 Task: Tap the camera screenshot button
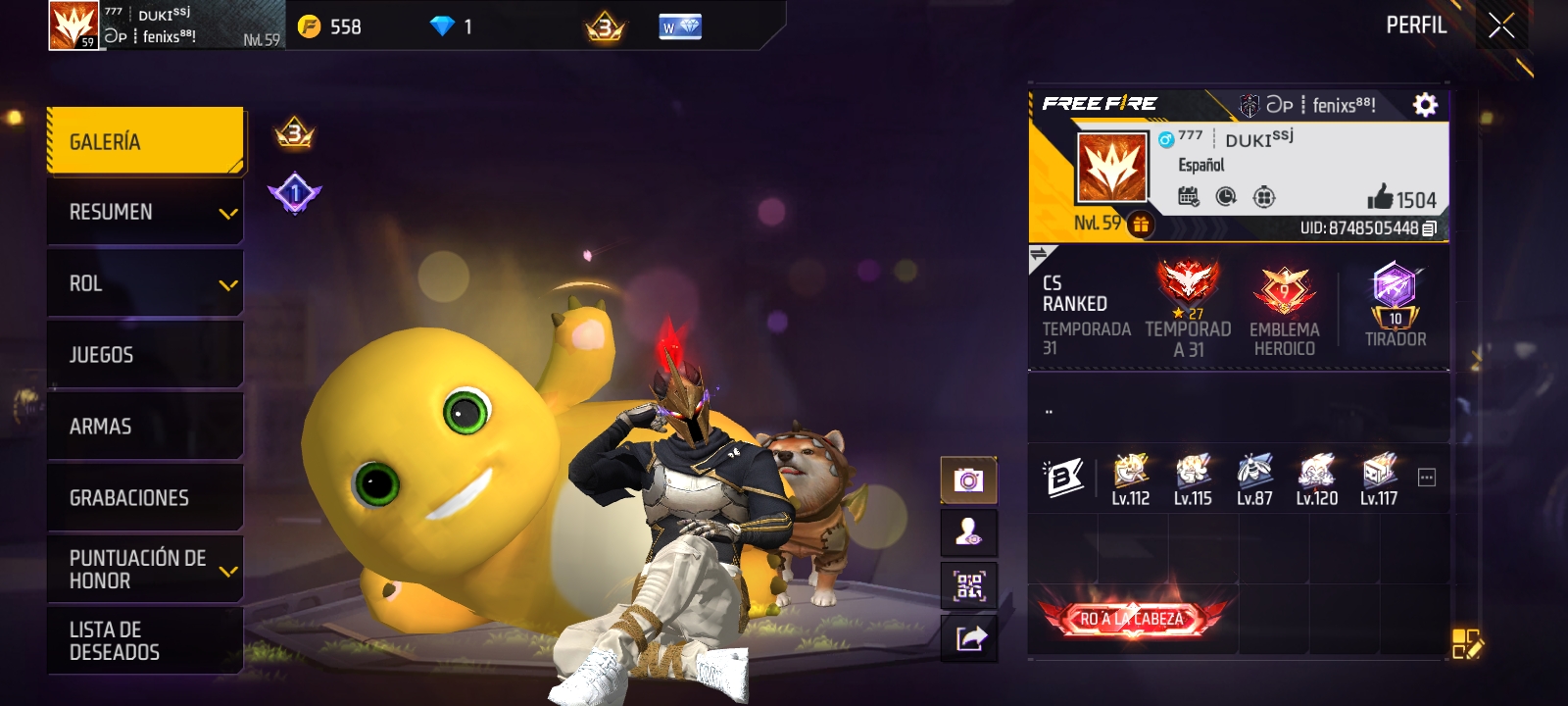pos(968,480)
